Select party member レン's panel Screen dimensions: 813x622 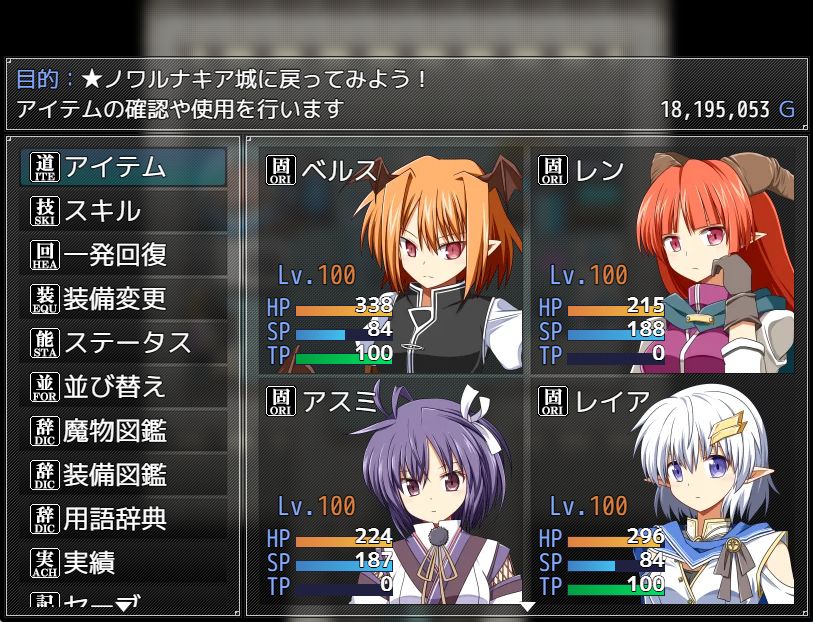point(662,259)
